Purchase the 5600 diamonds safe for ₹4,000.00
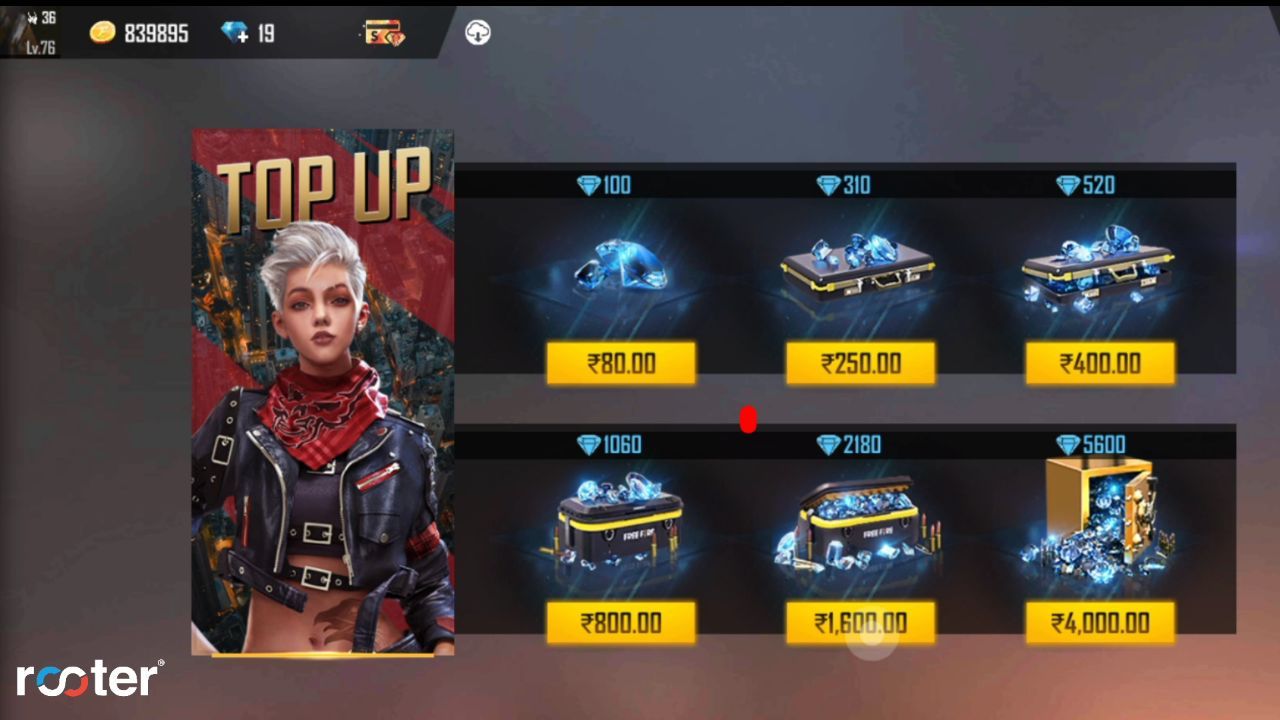Viewport: 1280px width, 720px height. click(x=1100, y=623)
